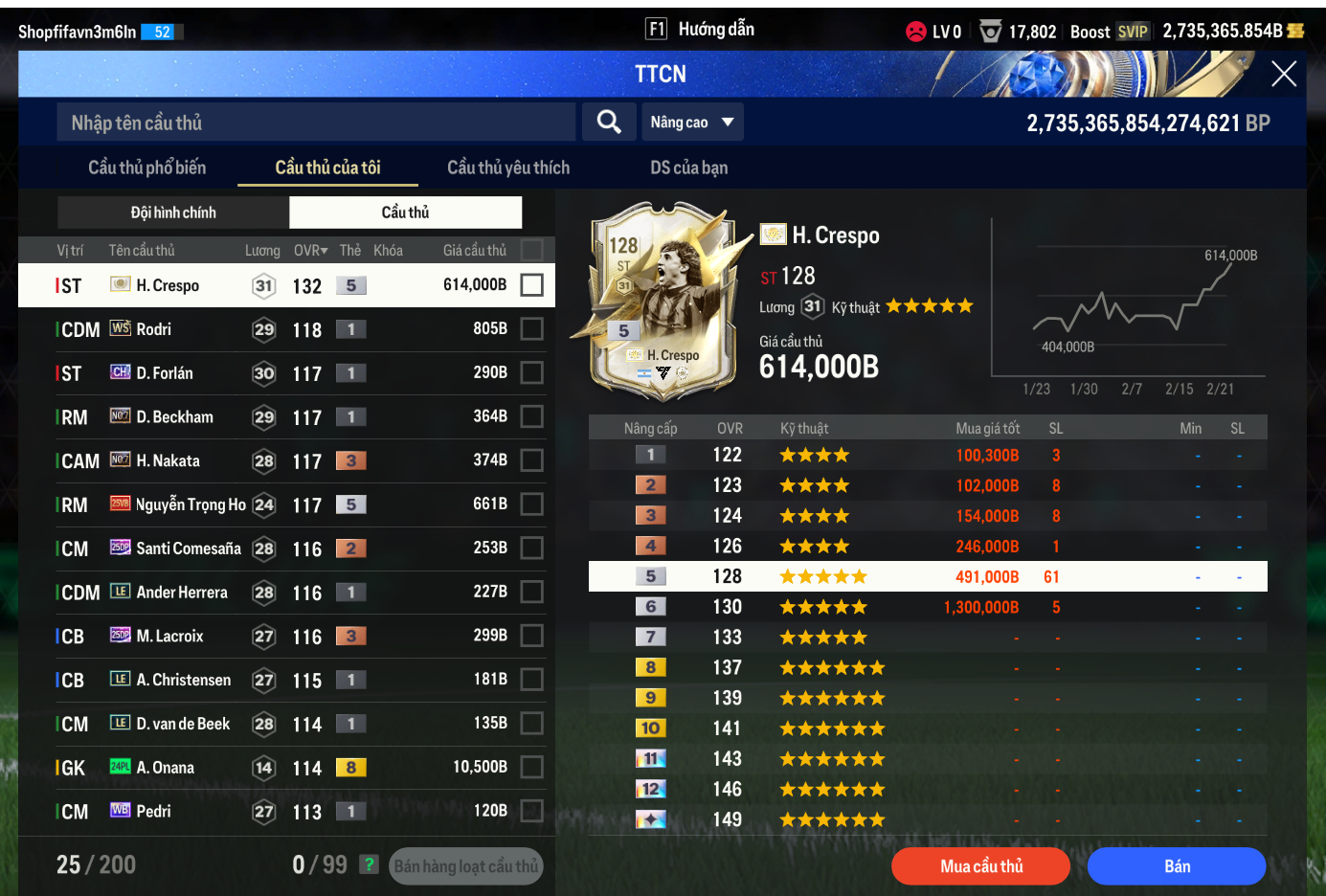Image resolution: width=1326 pixels, height=896 pixels.
Task: Select upgrade level 6 row with 130 OVR
Action: coord(927,607)
